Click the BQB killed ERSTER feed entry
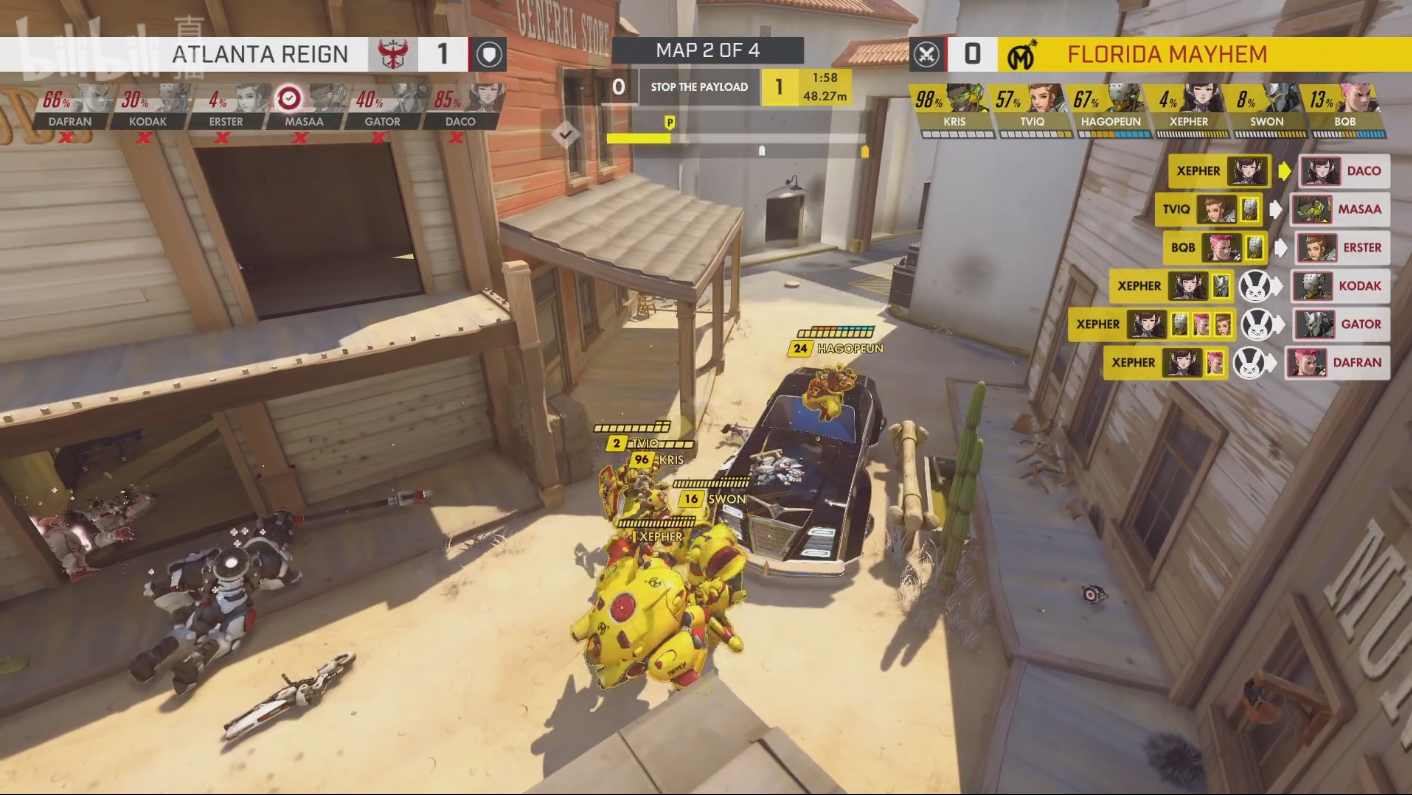1412x795 pixels. pyautogui.click(x=1276, y=247)
